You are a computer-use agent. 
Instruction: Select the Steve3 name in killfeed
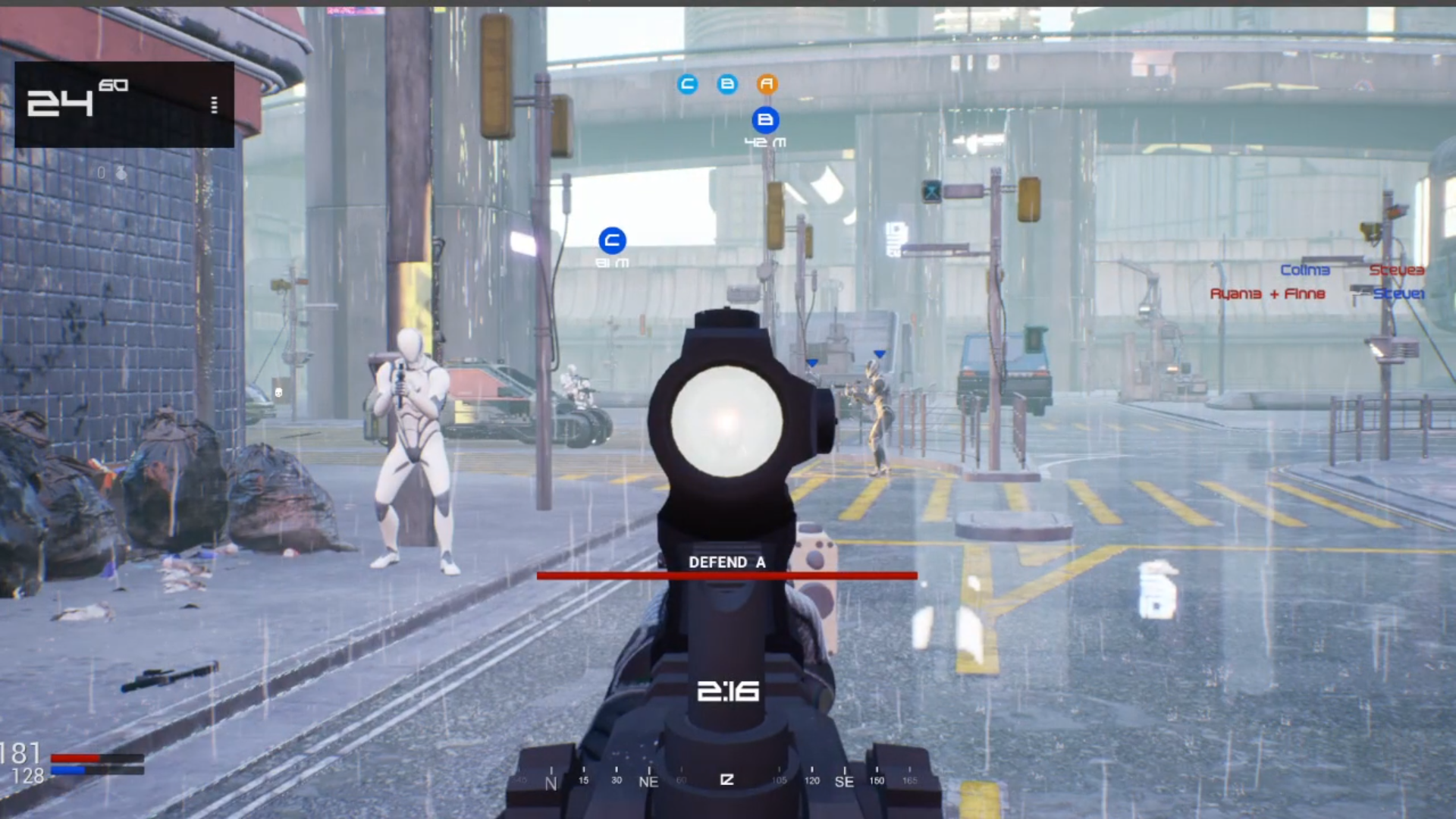(x=1396, y=270)
